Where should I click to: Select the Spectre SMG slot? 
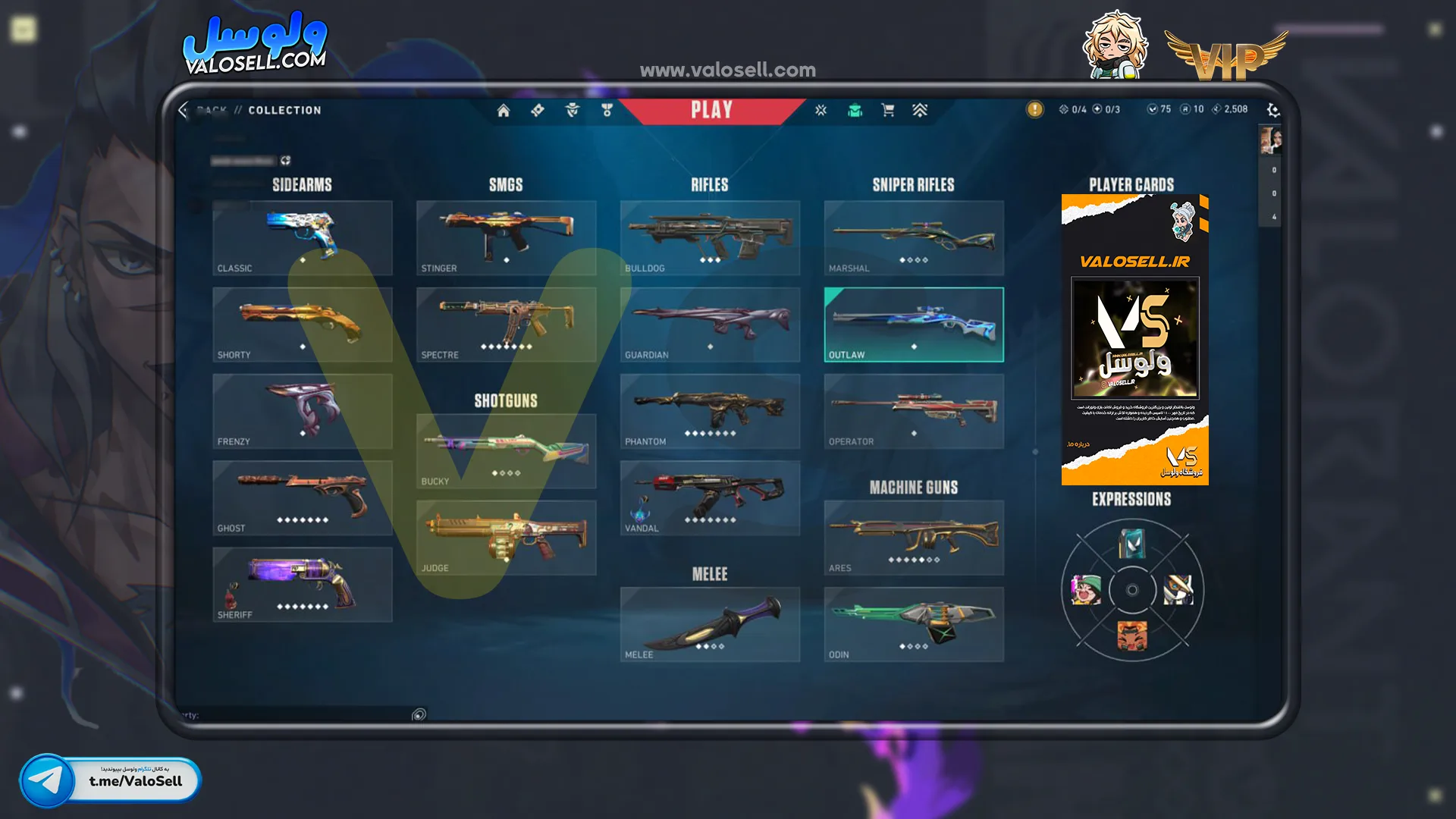pyautogui.click(x=506, y=325)
